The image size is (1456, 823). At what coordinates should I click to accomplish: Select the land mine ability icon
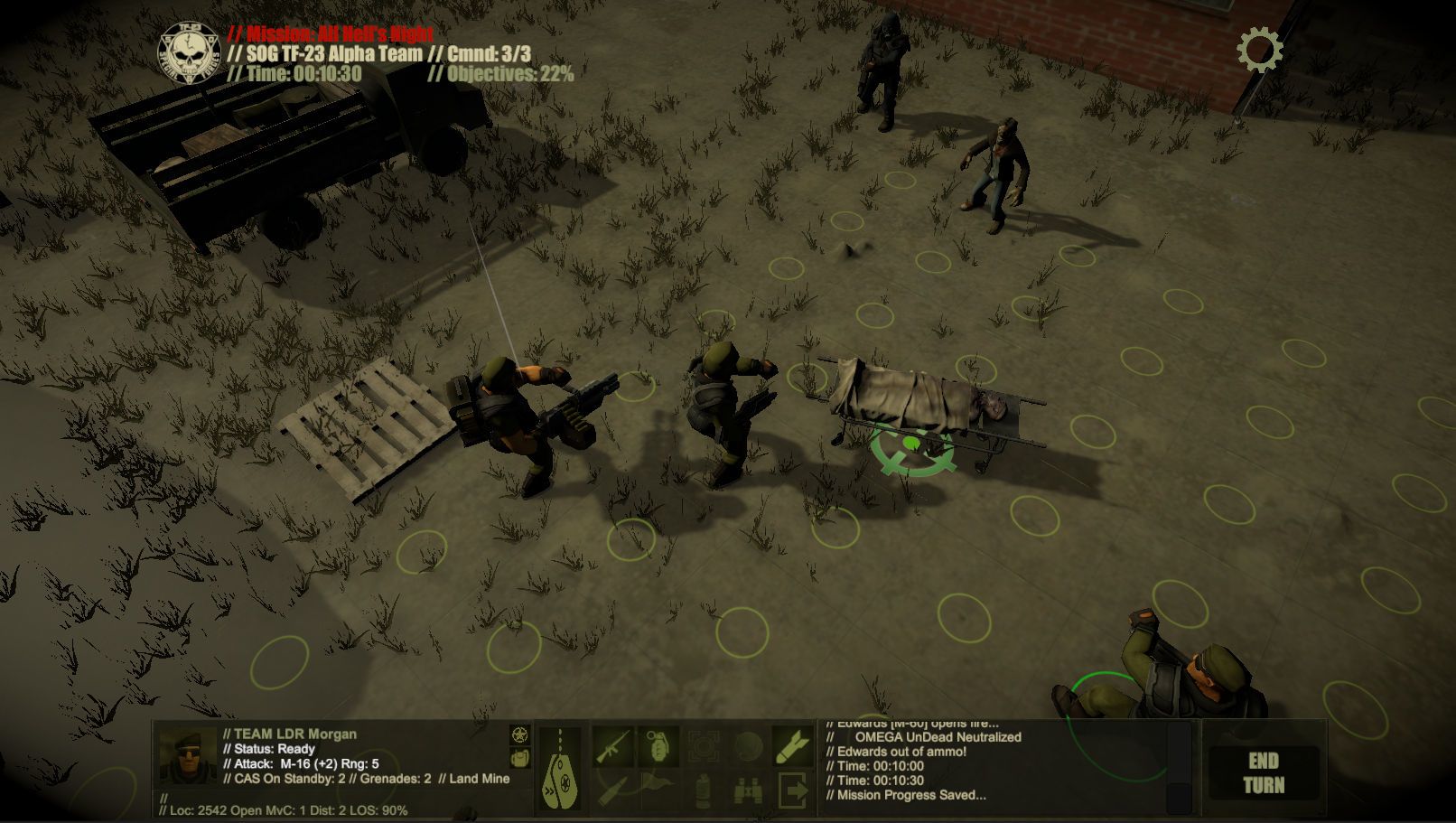pyautogui.click(x=747, y=746)
